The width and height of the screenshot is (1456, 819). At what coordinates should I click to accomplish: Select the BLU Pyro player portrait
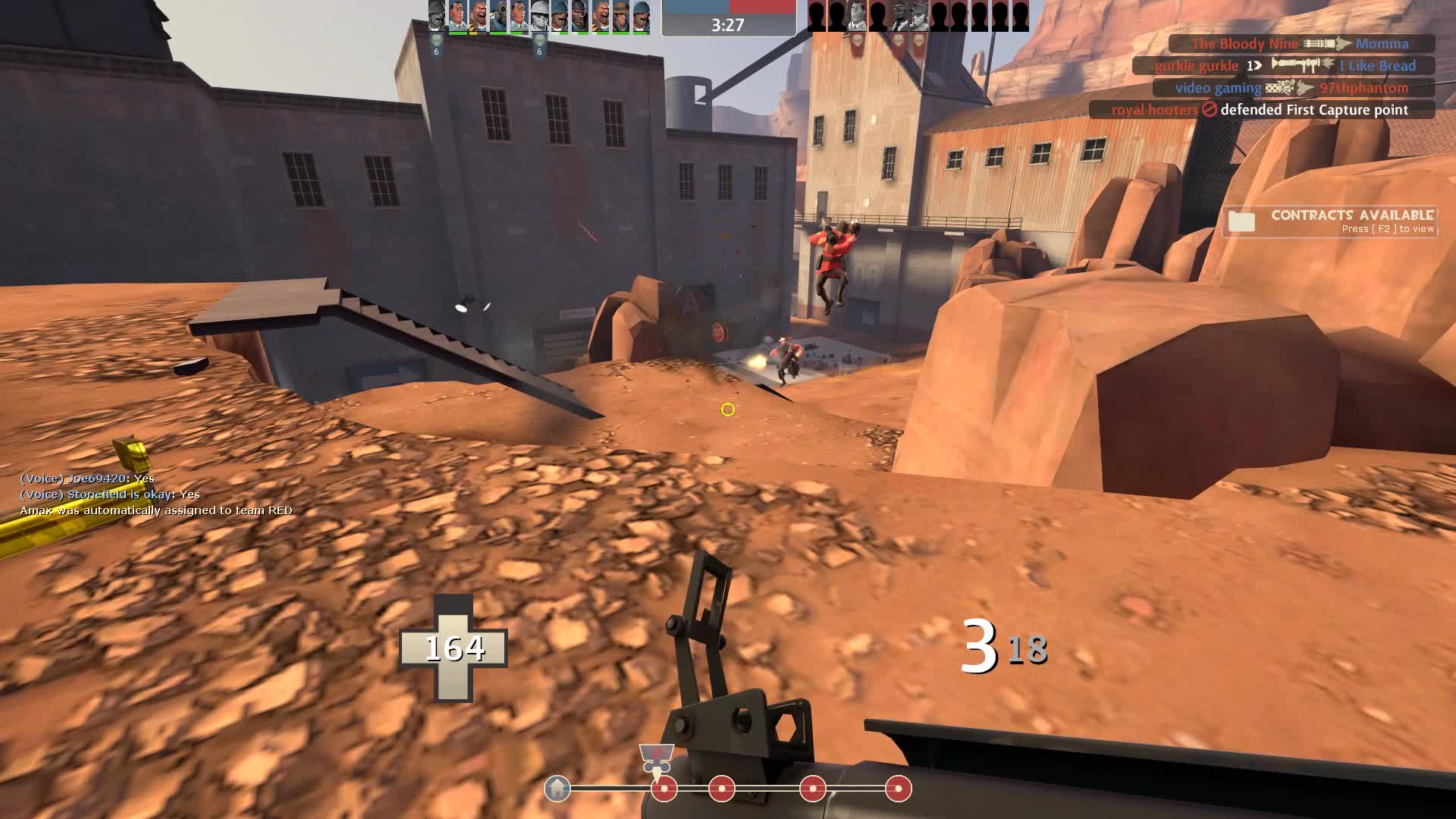point(497,15)
